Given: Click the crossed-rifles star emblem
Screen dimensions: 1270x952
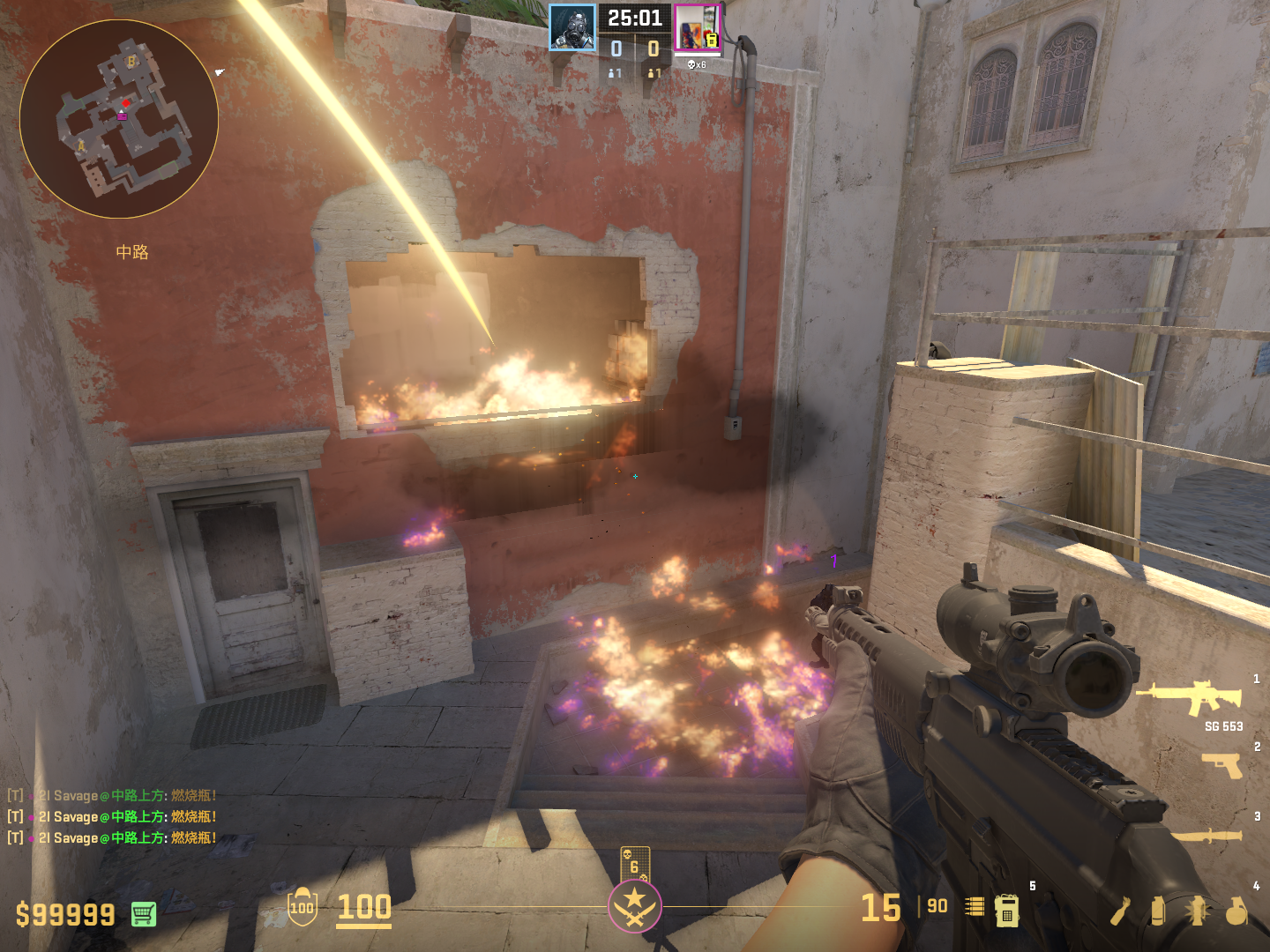Looking at the screenshot, I should [x=634, y=906].
